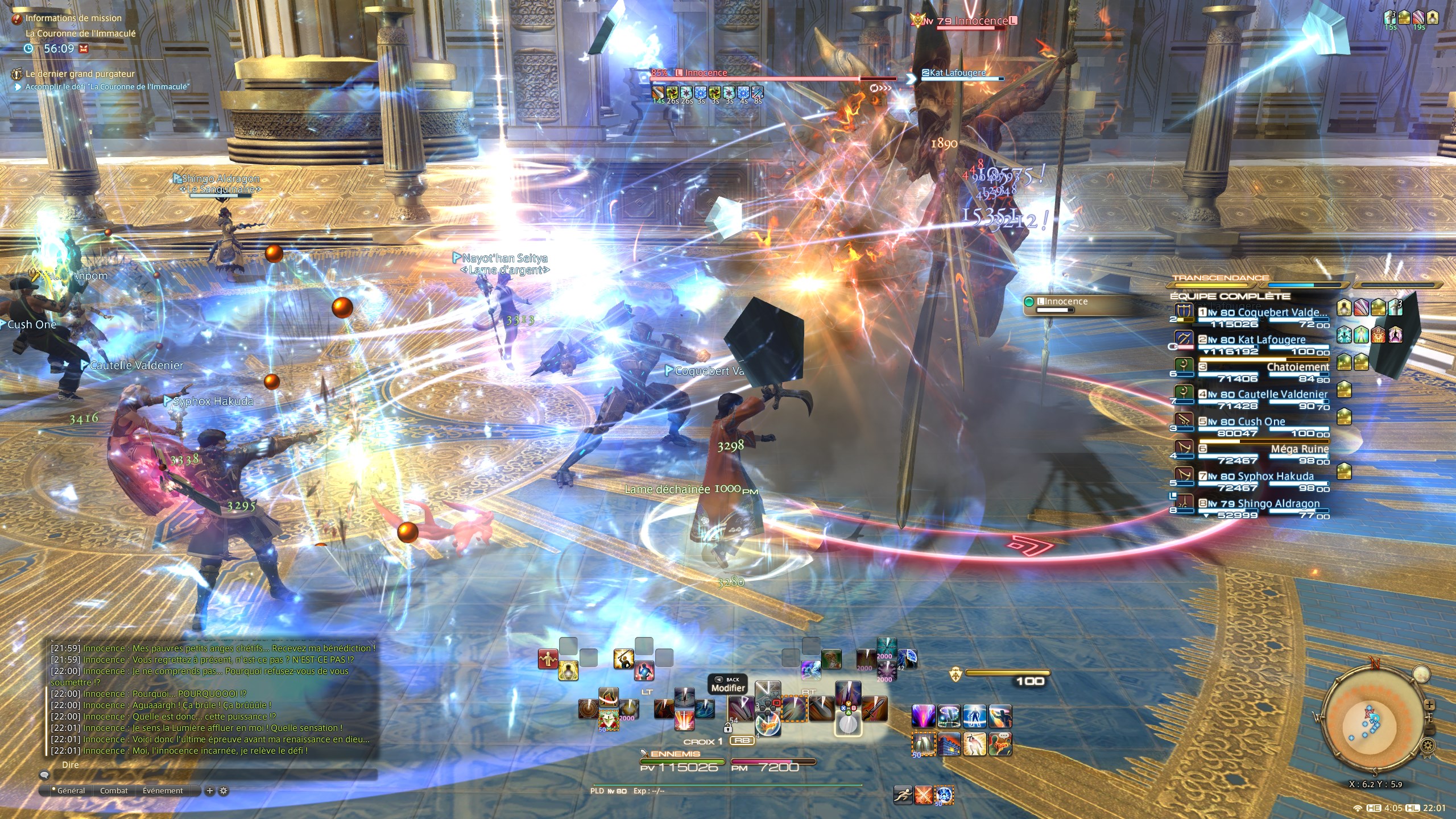The width and height of the screenshot is (1456, 819).
Task: Switch to the Combat chat tab
Action: coord(114,791)
